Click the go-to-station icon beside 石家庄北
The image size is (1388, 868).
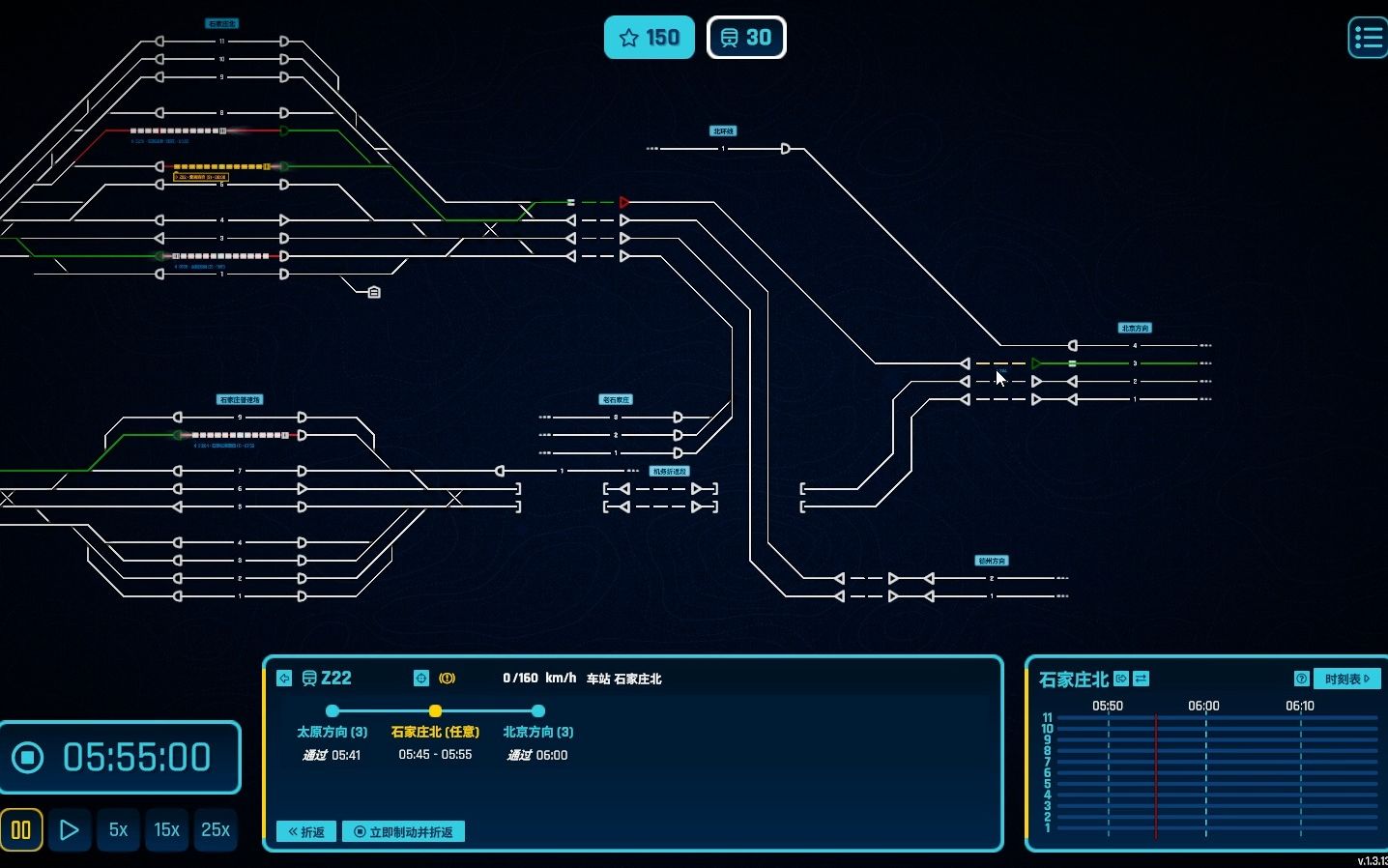(1119, 679)
